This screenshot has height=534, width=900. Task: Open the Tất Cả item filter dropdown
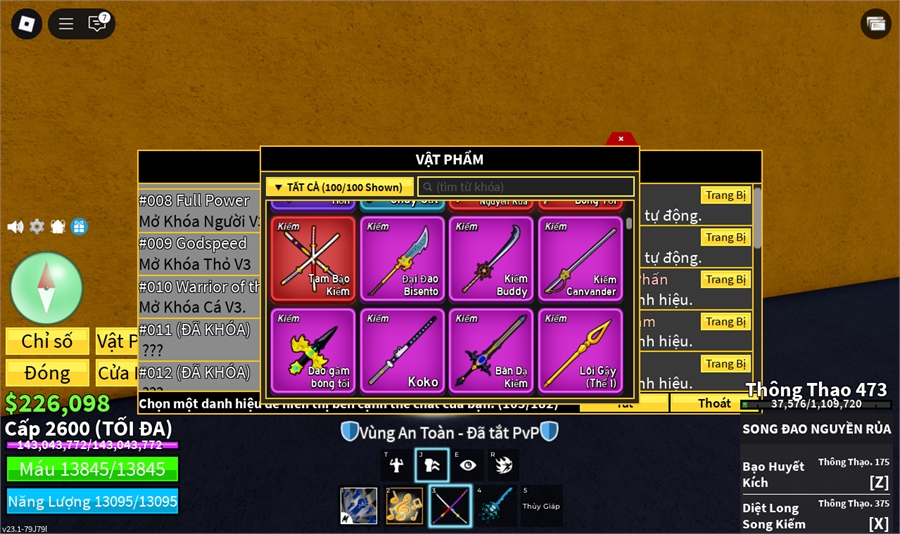(x=339, y=187)
